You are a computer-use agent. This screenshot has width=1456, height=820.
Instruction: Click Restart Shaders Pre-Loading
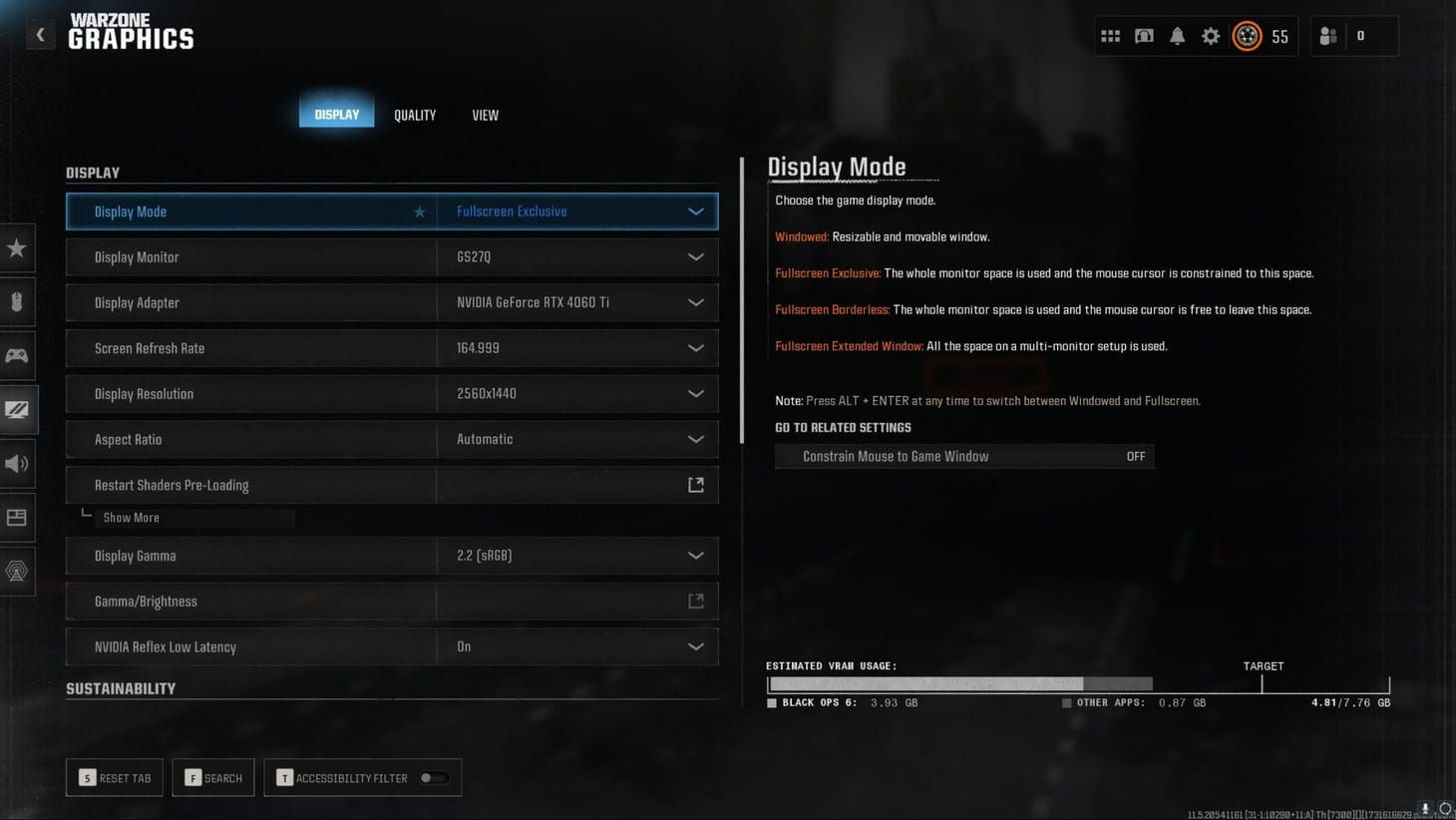tap(391, 484)
